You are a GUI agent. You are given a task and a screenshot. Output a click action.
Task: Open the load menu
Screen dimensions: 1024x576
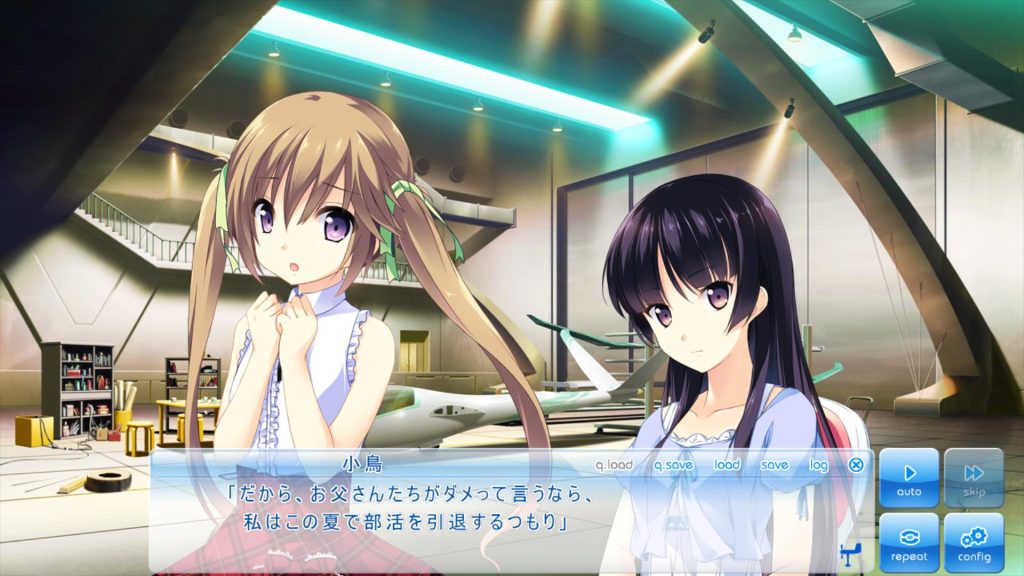point(727,465)
